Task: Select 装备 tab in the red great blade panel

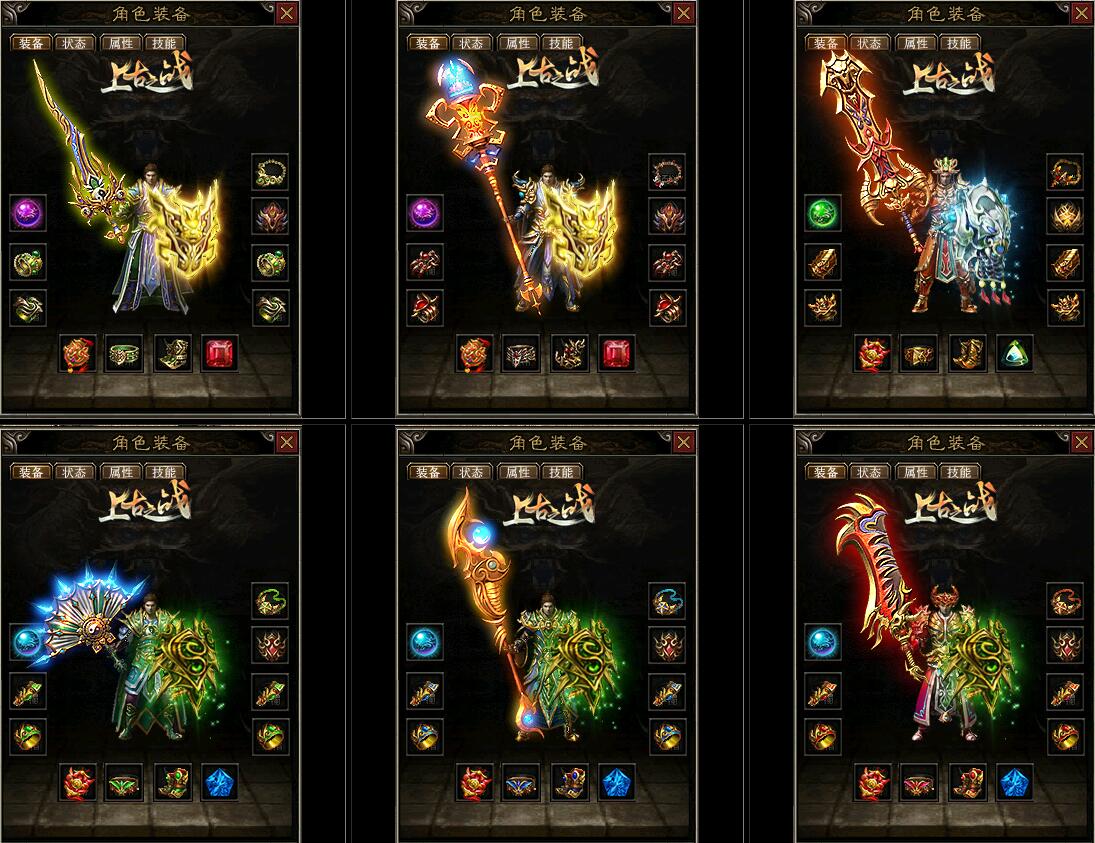Action: point(826,472)
